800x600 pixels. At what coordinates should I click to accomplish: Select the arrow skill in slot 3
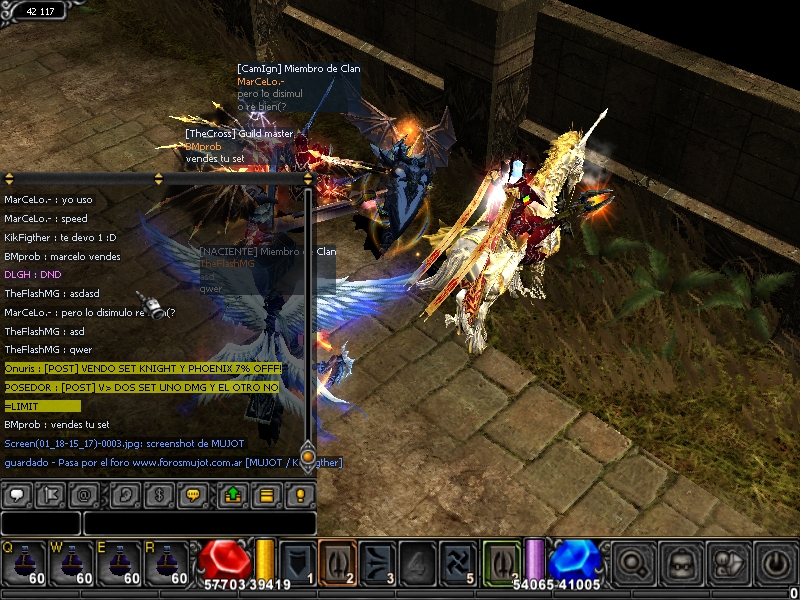376,561
